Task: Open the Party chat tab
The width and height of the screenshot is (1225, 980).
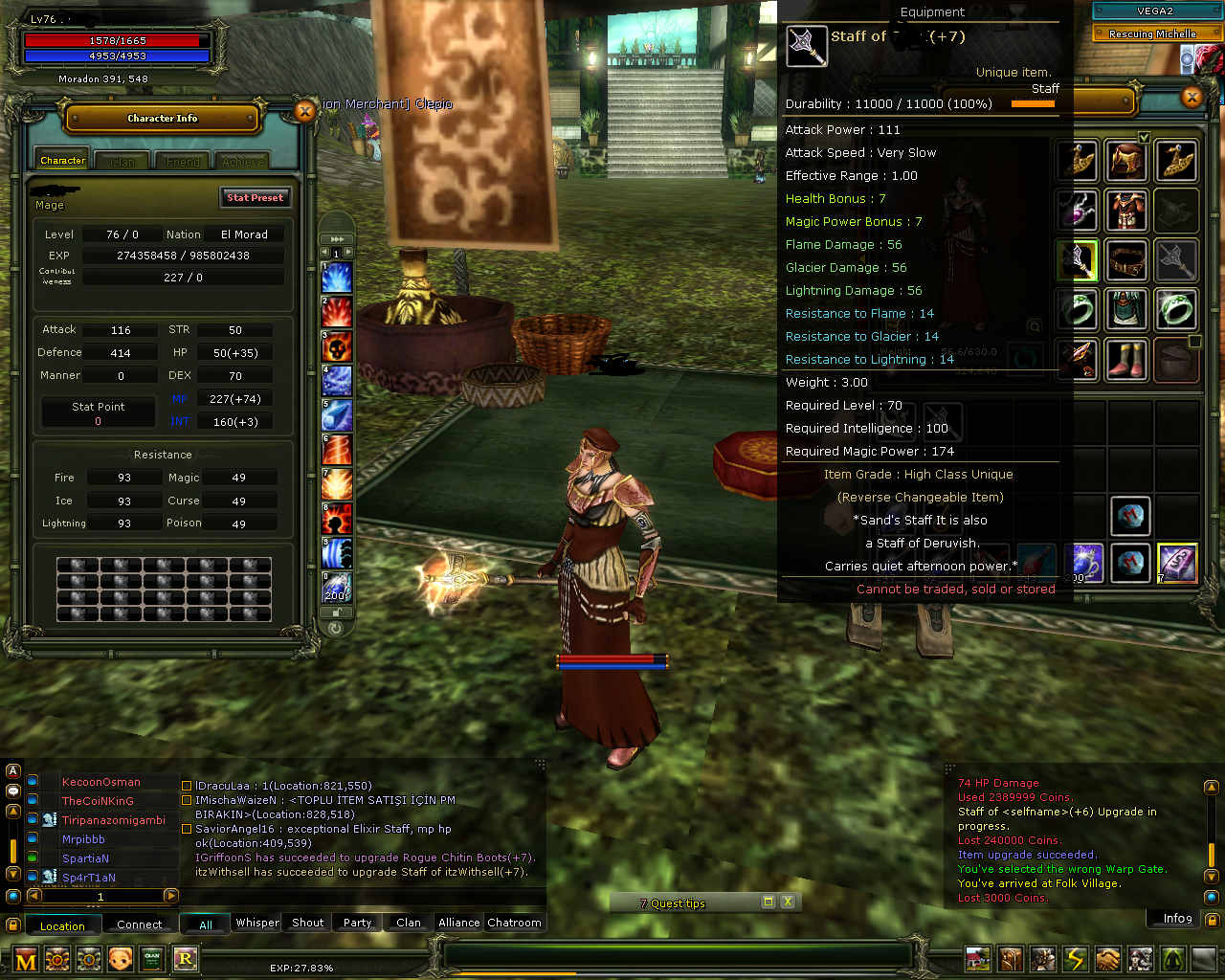Action: (357, 922)
